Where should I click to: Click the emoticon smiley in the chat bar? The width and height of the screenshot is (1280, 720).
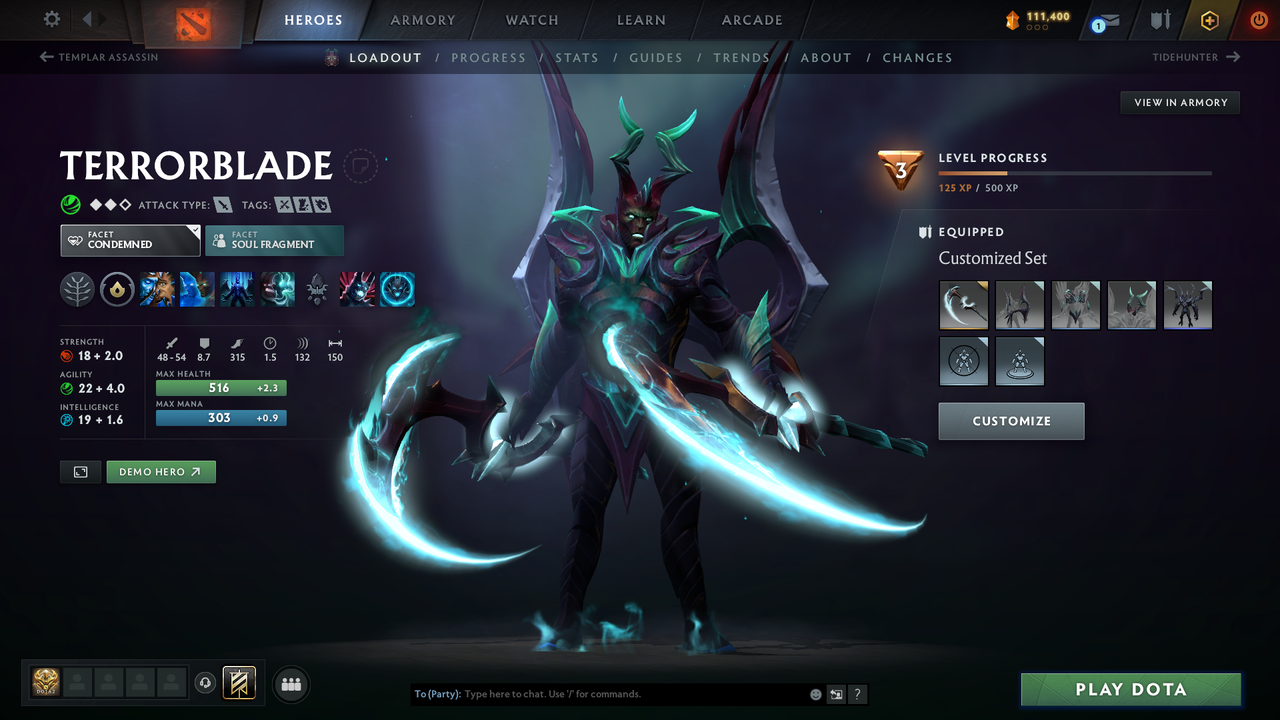815,693
